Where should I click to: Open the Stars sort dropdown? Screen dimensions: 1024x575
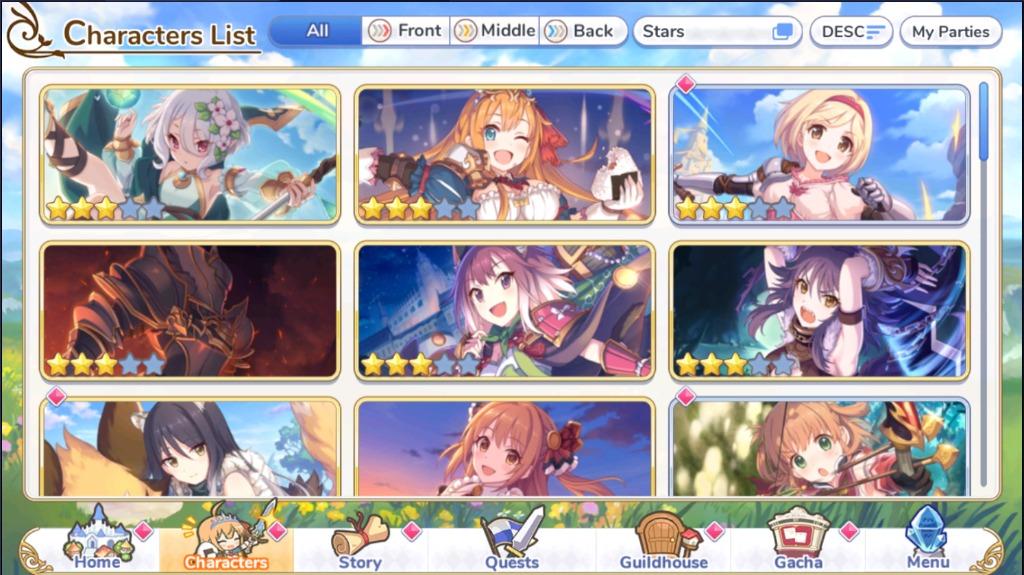[717, 31]
